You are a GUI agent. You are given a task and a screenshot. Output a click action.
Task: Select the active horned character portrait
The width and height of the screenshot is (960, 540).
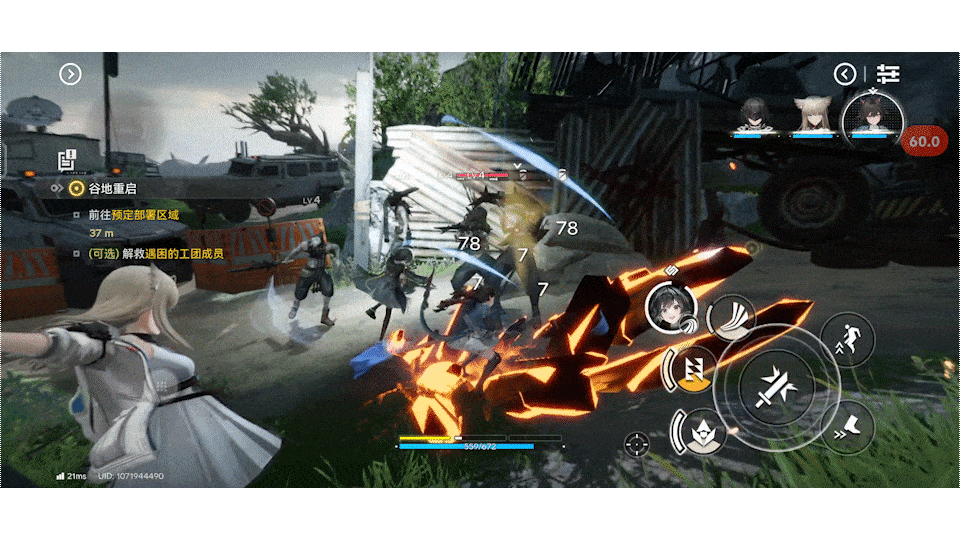869,116
